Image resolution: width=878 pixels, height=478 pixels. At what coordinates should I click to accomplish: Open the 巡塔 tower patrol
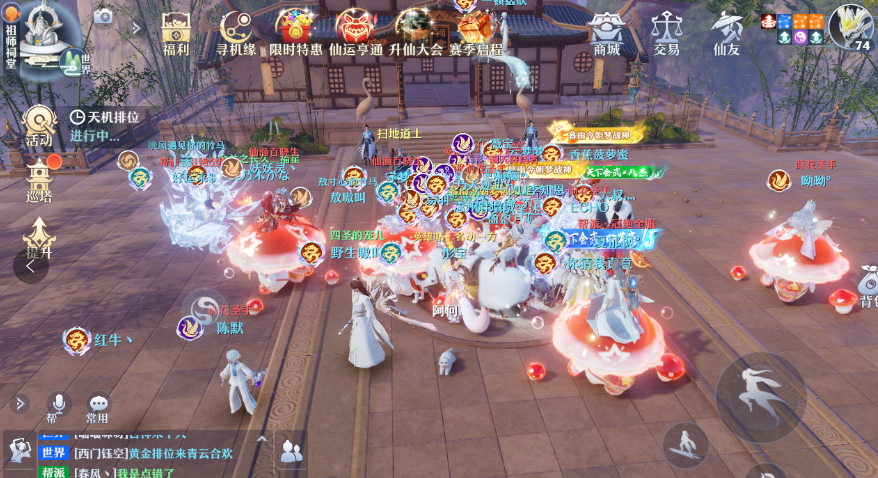[39, 180]
